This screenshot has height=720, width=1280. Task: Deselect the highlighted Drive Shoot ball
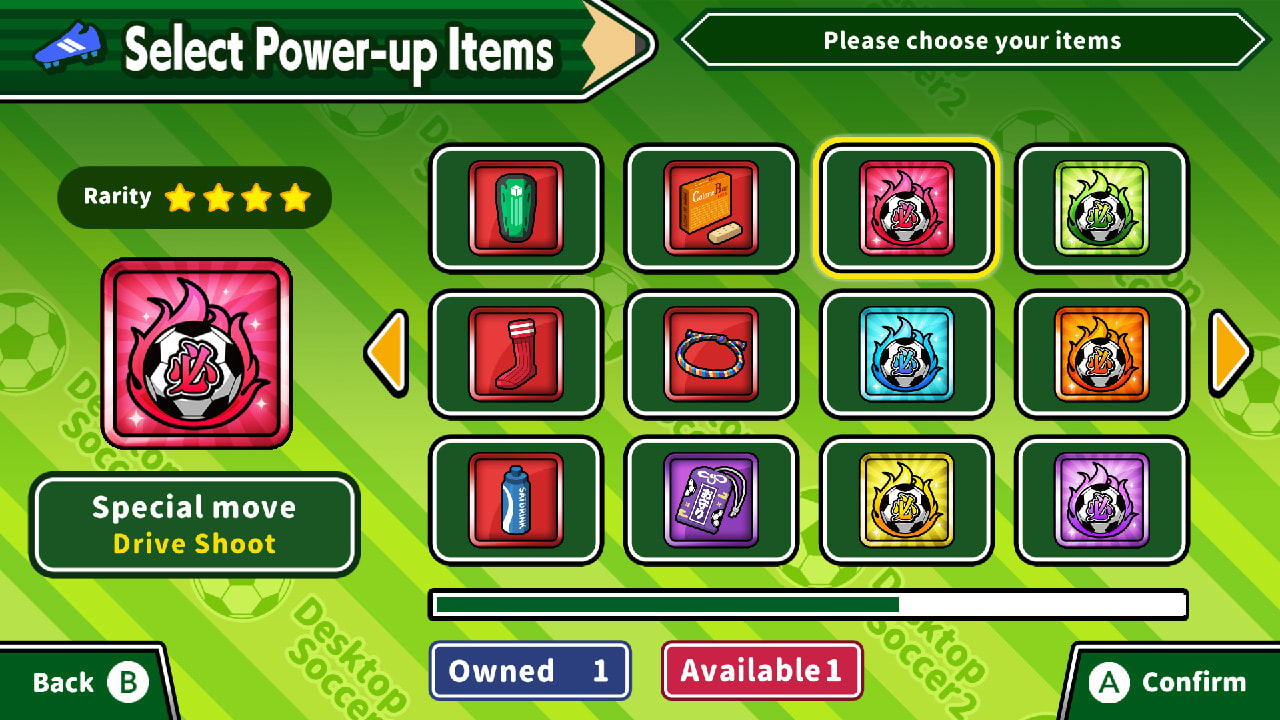tap(905, 207)
